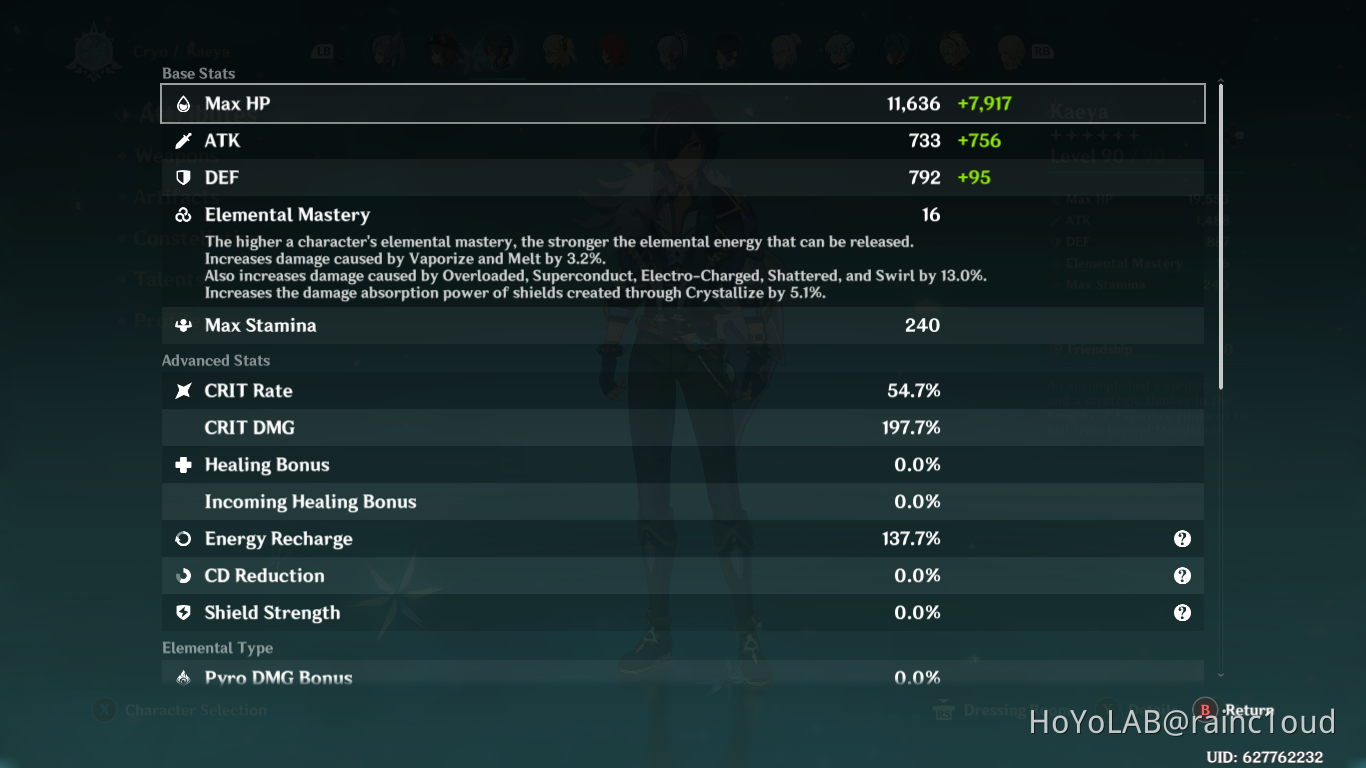This screenshot has height=768, width=1366.
Task: Click the CD Reduction moon icon
Action: 185,575
